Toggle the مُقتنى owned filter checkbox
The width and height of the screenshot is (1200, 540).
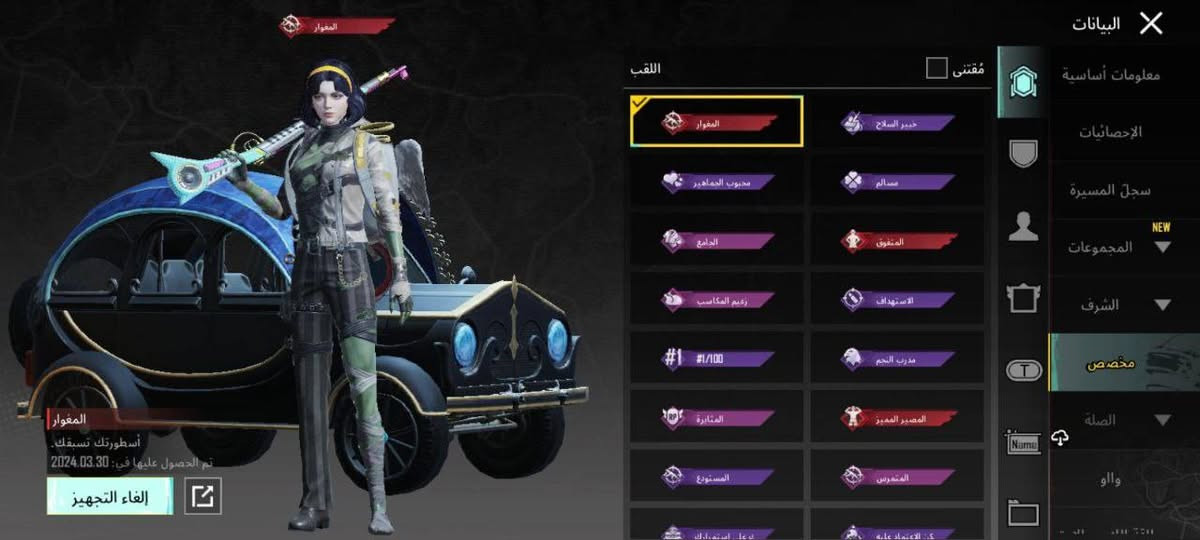(936, 68)
